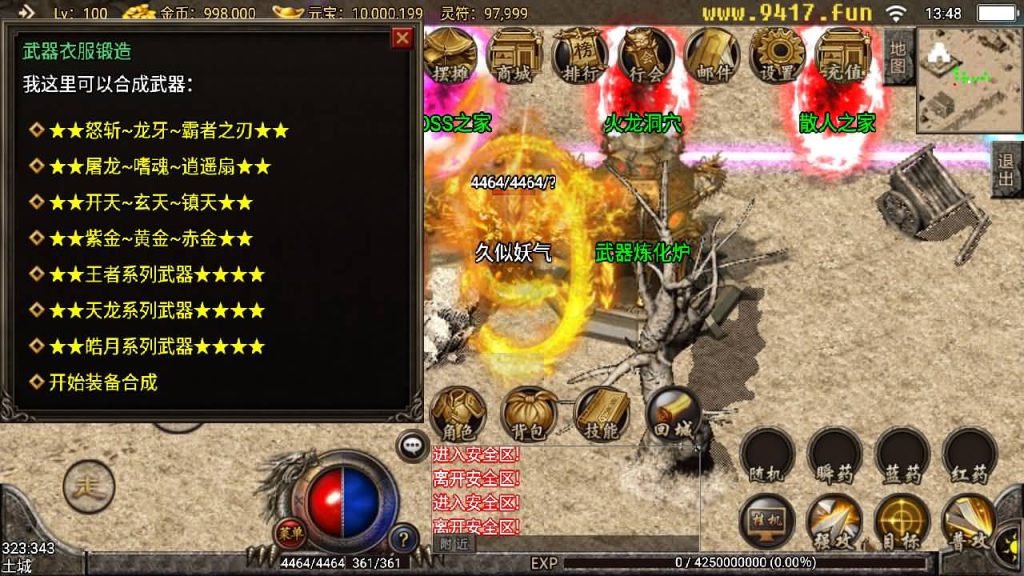Screen dimensions: 1024x576
Task: Open the 充值 recharge screen
Action: [843, 54]
